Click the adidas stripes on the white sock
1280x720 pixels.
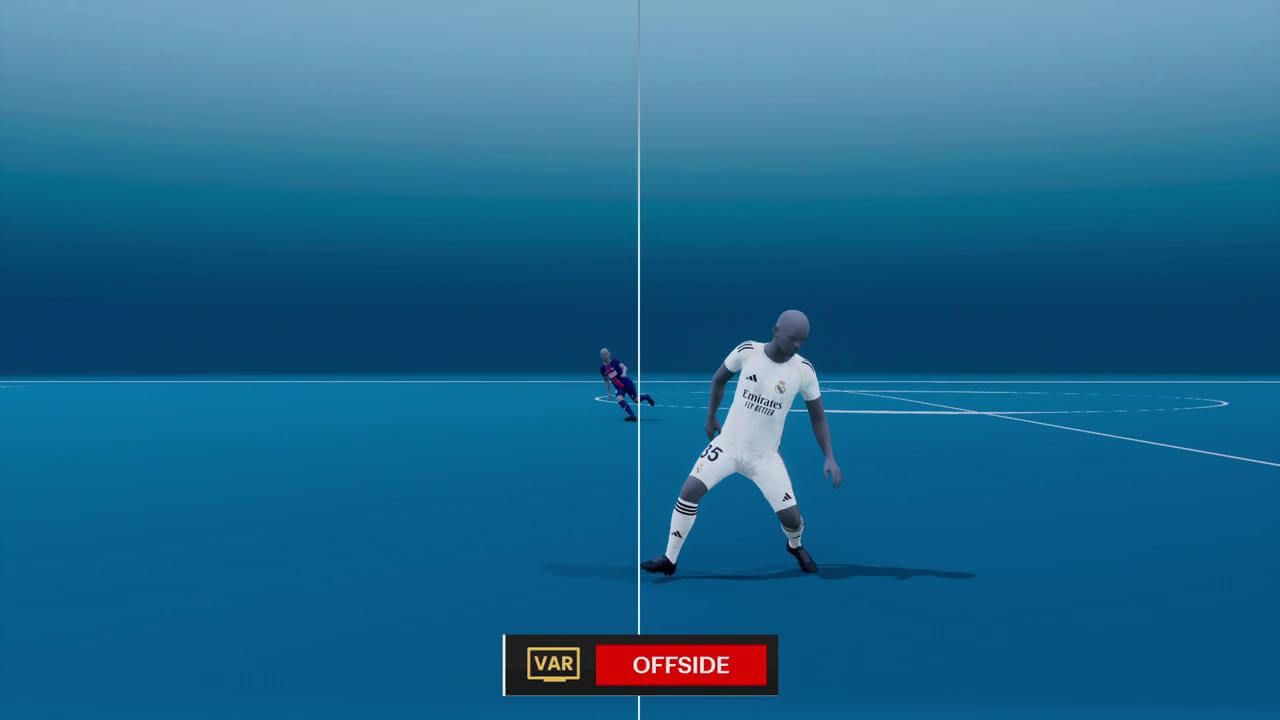[x=686, y=506]
